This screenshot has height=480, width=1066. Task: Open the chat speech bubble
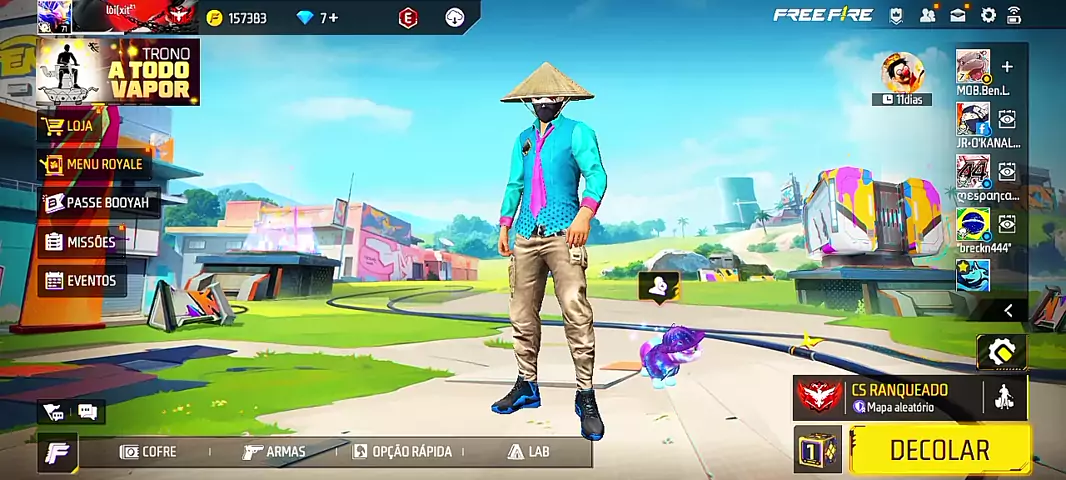(x=87, y=411)
